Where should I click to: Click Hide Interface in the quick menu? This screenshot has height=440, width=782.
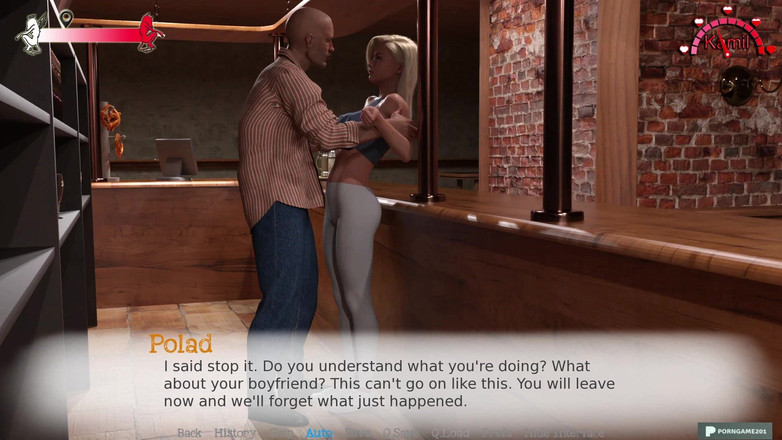[x=564, y=433]
